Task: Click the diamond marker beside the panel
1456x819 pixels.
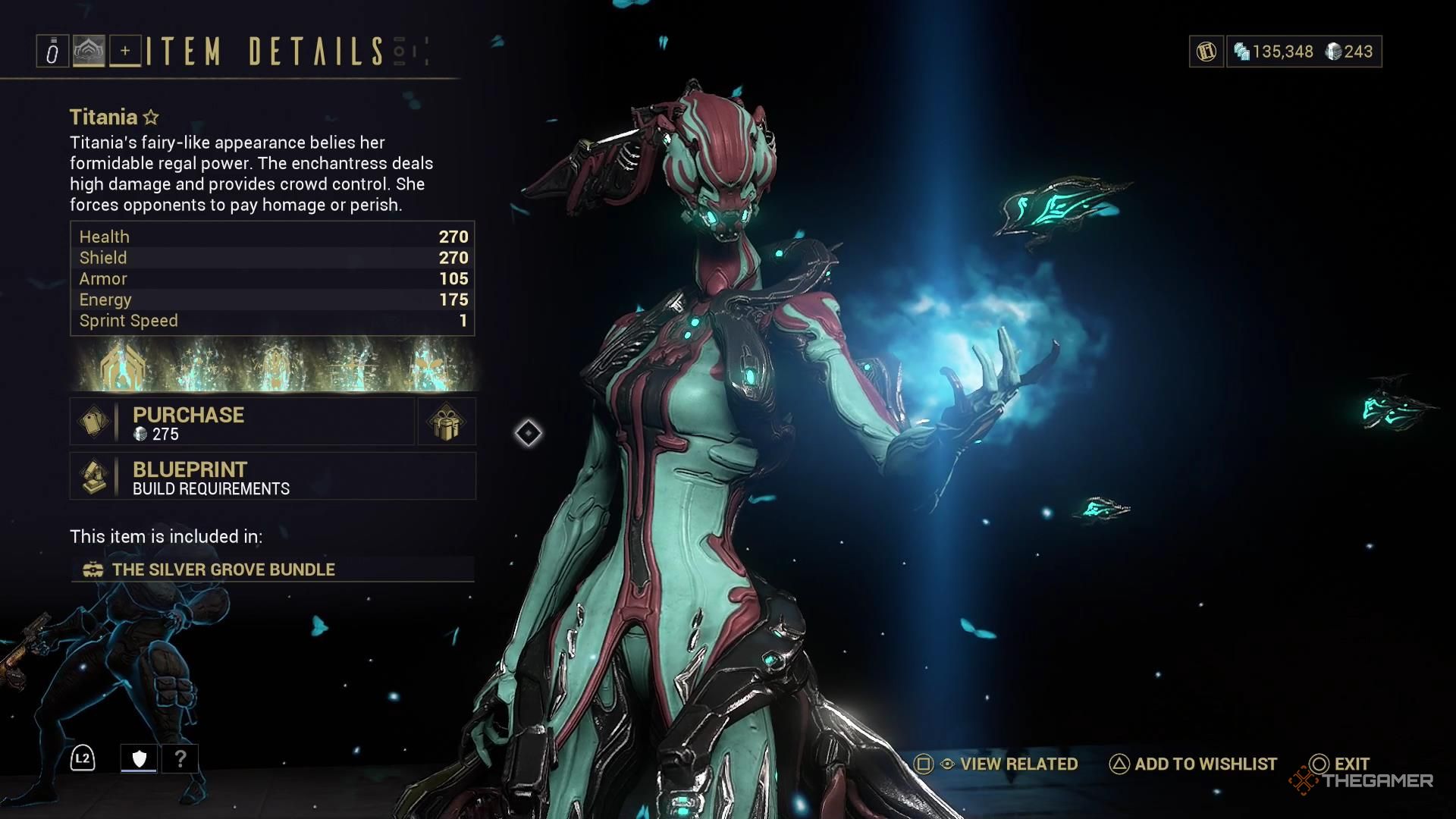Action: coord(529,433)
